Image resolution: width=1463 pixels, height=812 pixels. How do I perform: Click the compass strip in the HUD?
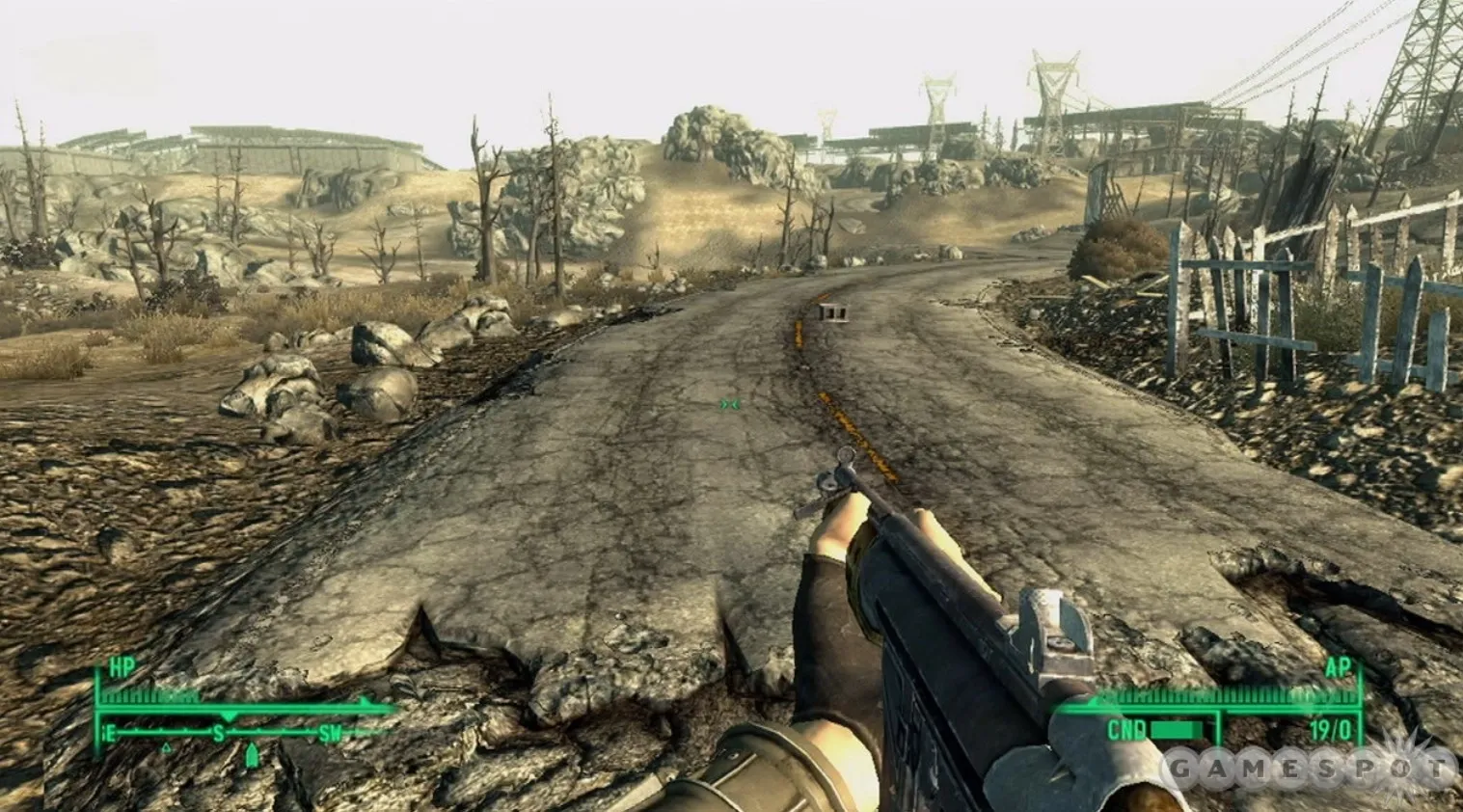[x=222, y=731]
